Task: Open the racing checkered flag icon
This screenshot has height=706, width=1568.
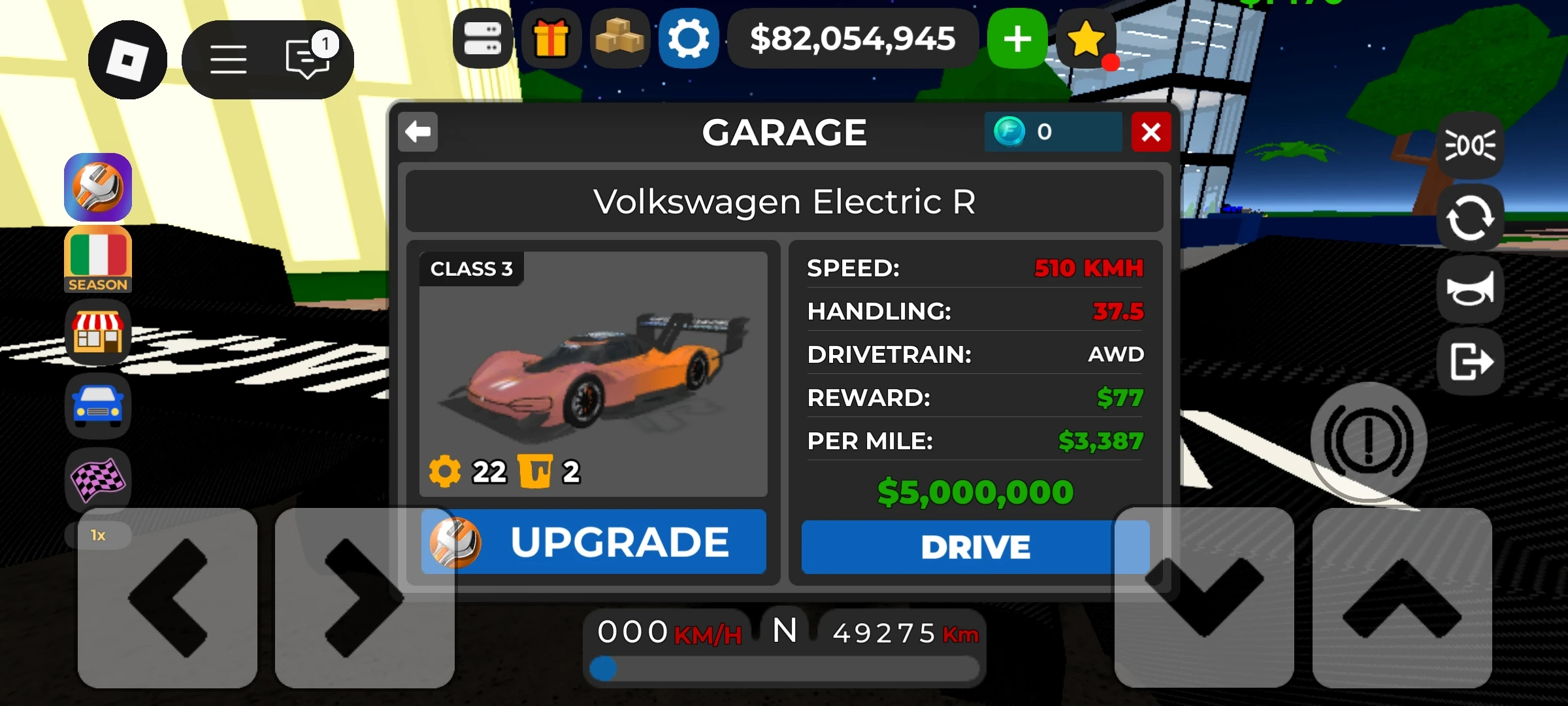Action: [x=98, y=479]
